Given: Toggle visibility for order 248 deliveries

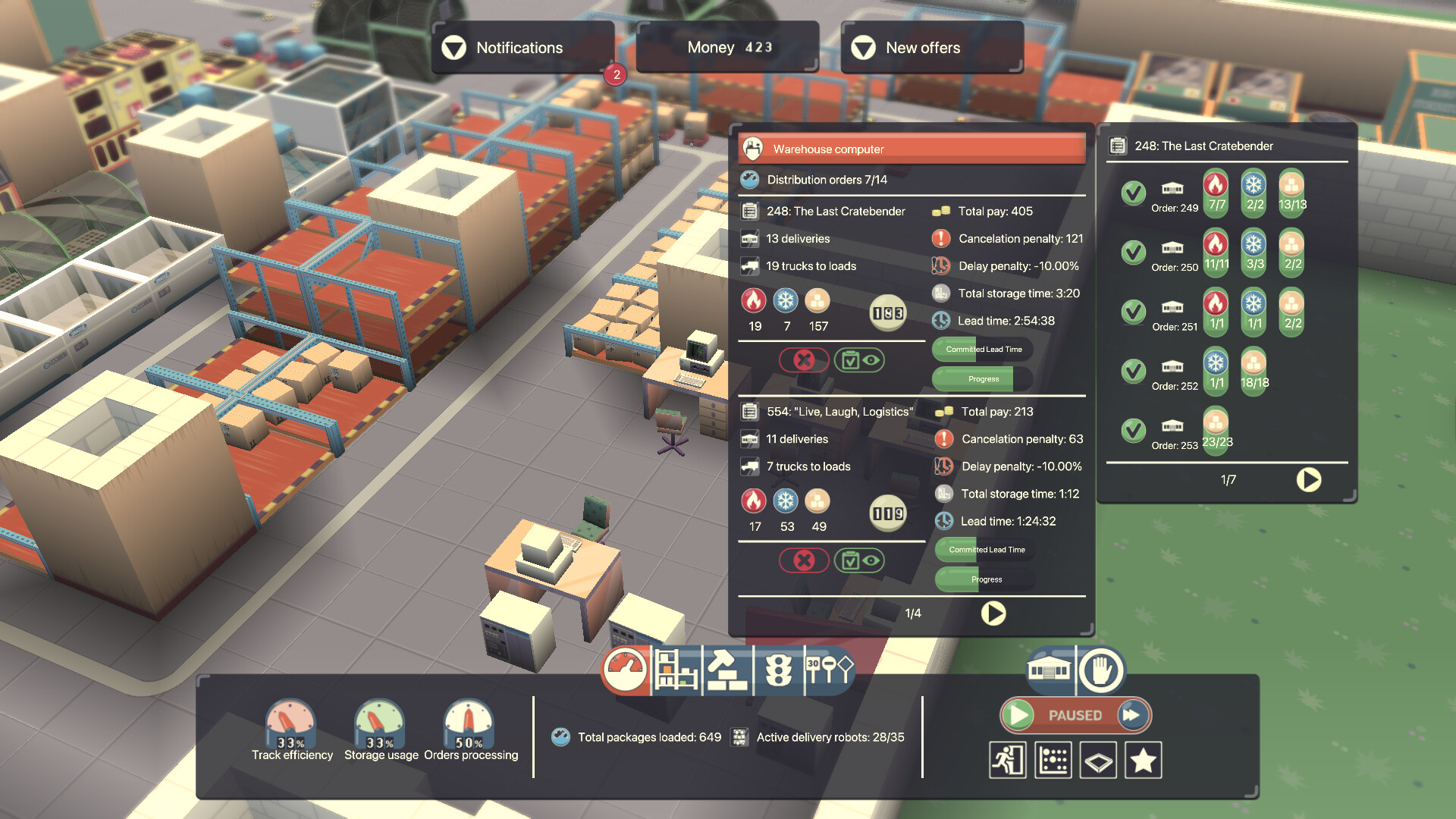Looking at the screenshot, I should pyautogui.click(x=861, y=360).
